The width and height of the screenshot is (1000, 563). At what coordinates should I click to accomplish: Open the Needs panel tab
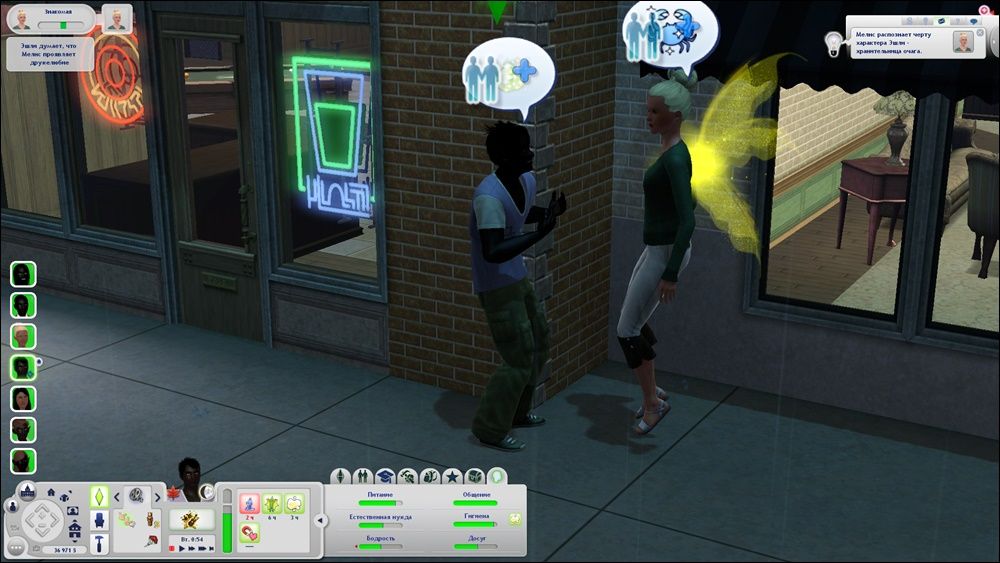(498, 476)
